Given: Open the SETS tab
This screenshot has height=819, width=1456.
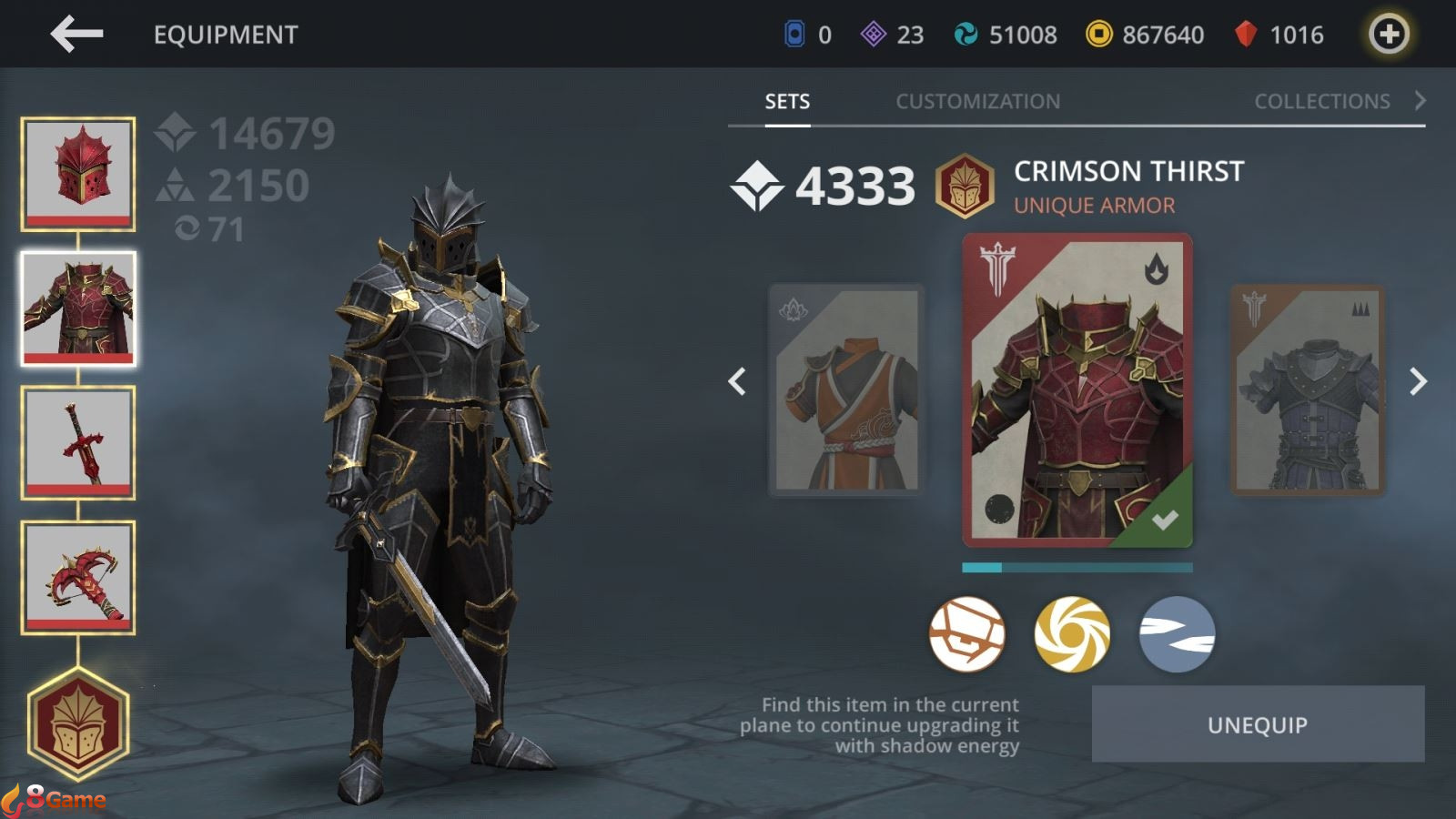Looking at the screenshot, I should point(785,101).
